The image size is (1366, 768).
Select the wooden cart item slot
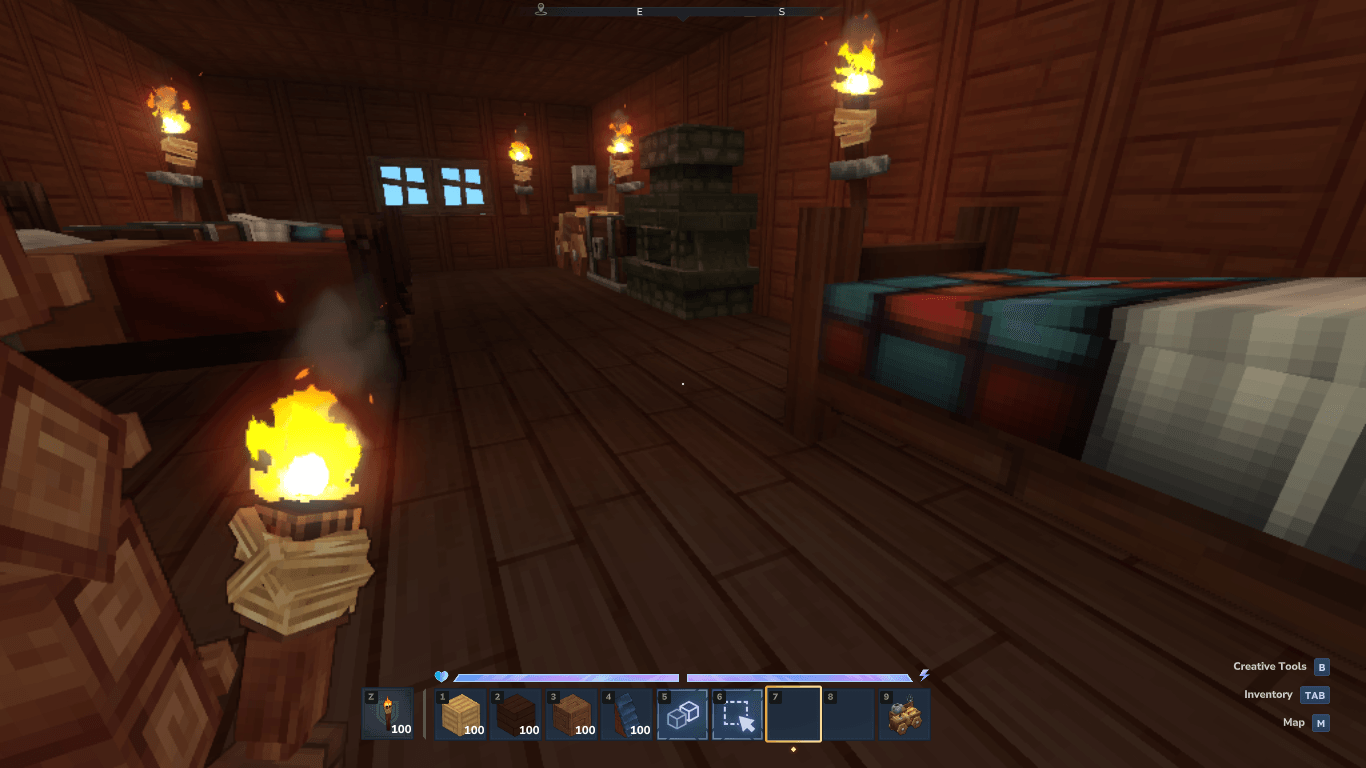point(904,714)
